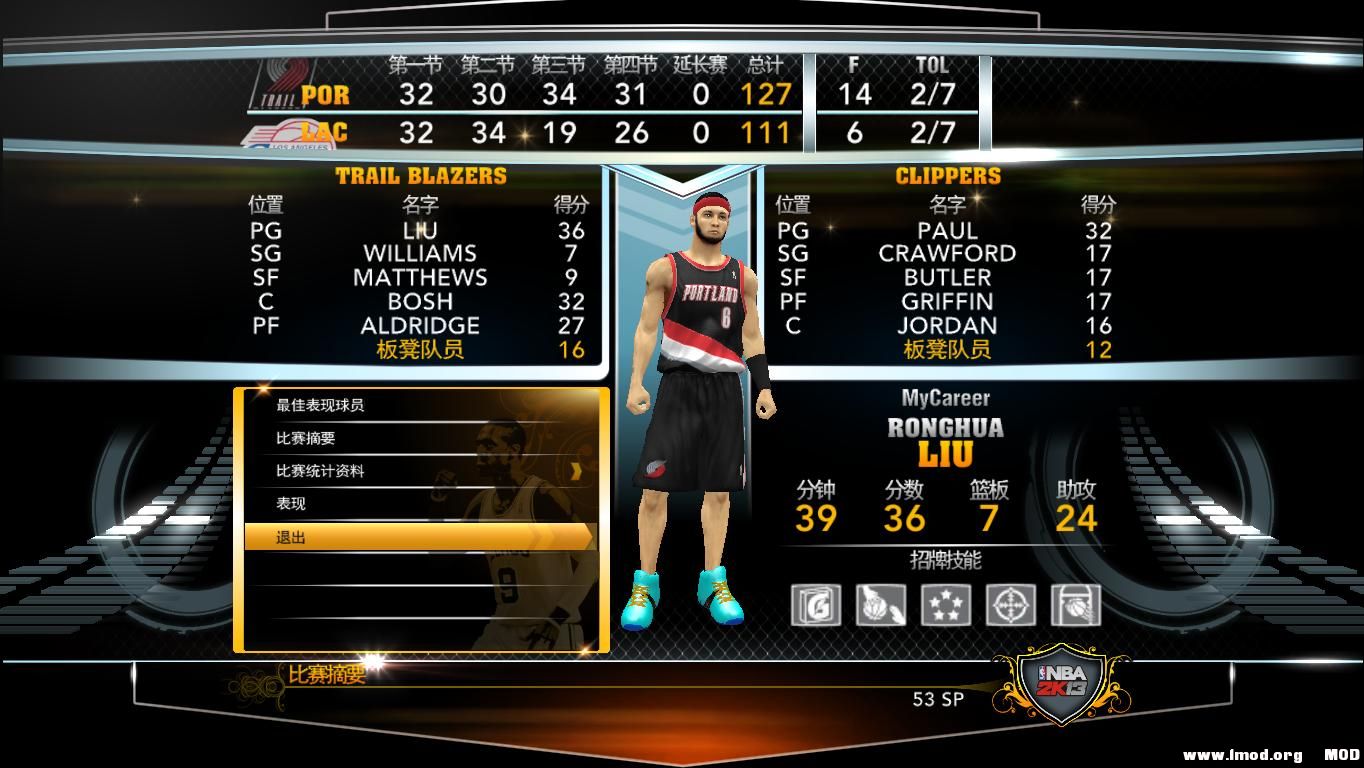1364x768 pixels.
Task: Select the crosshair signature skill icon
Action: [1012, 605]
